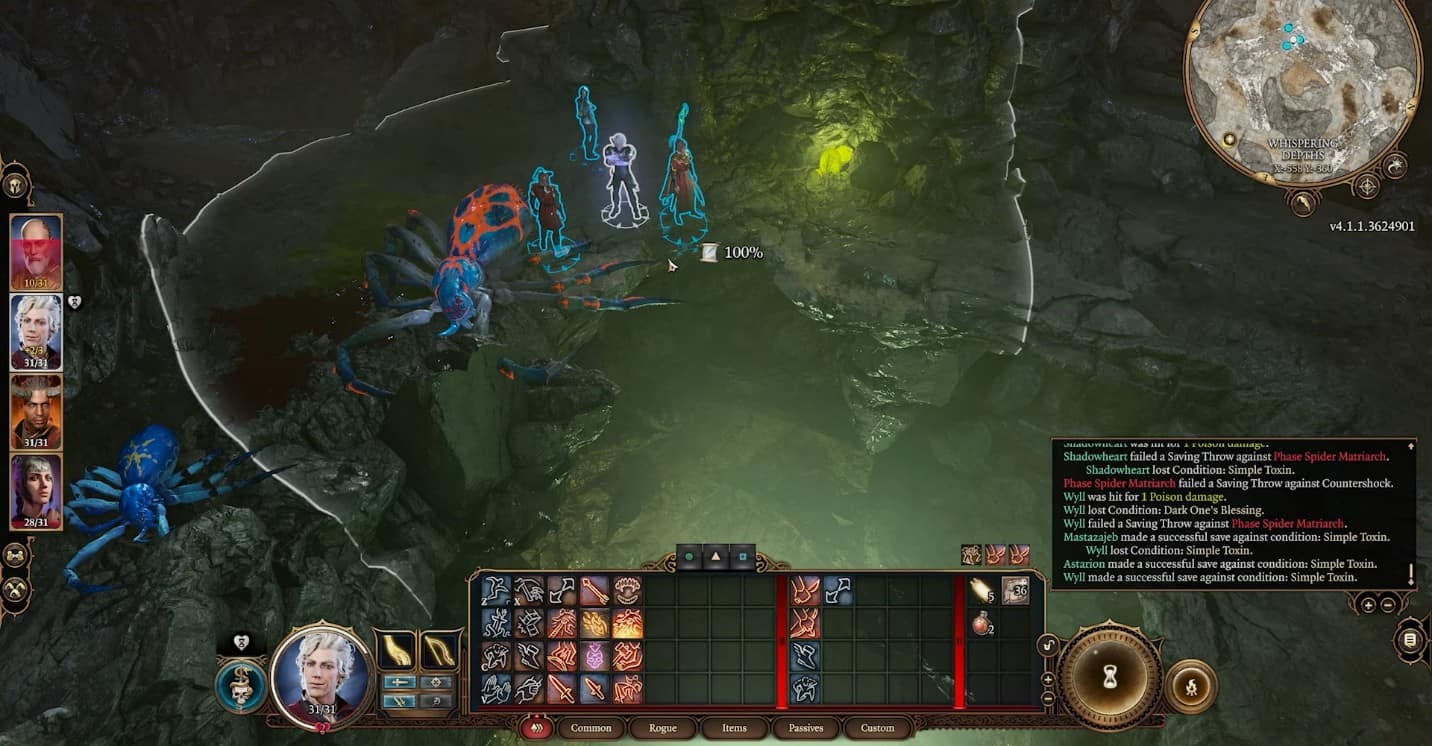Select the Items hotbar tab
The width and height of the screenshot is (1432, 746).
(734, 728)
